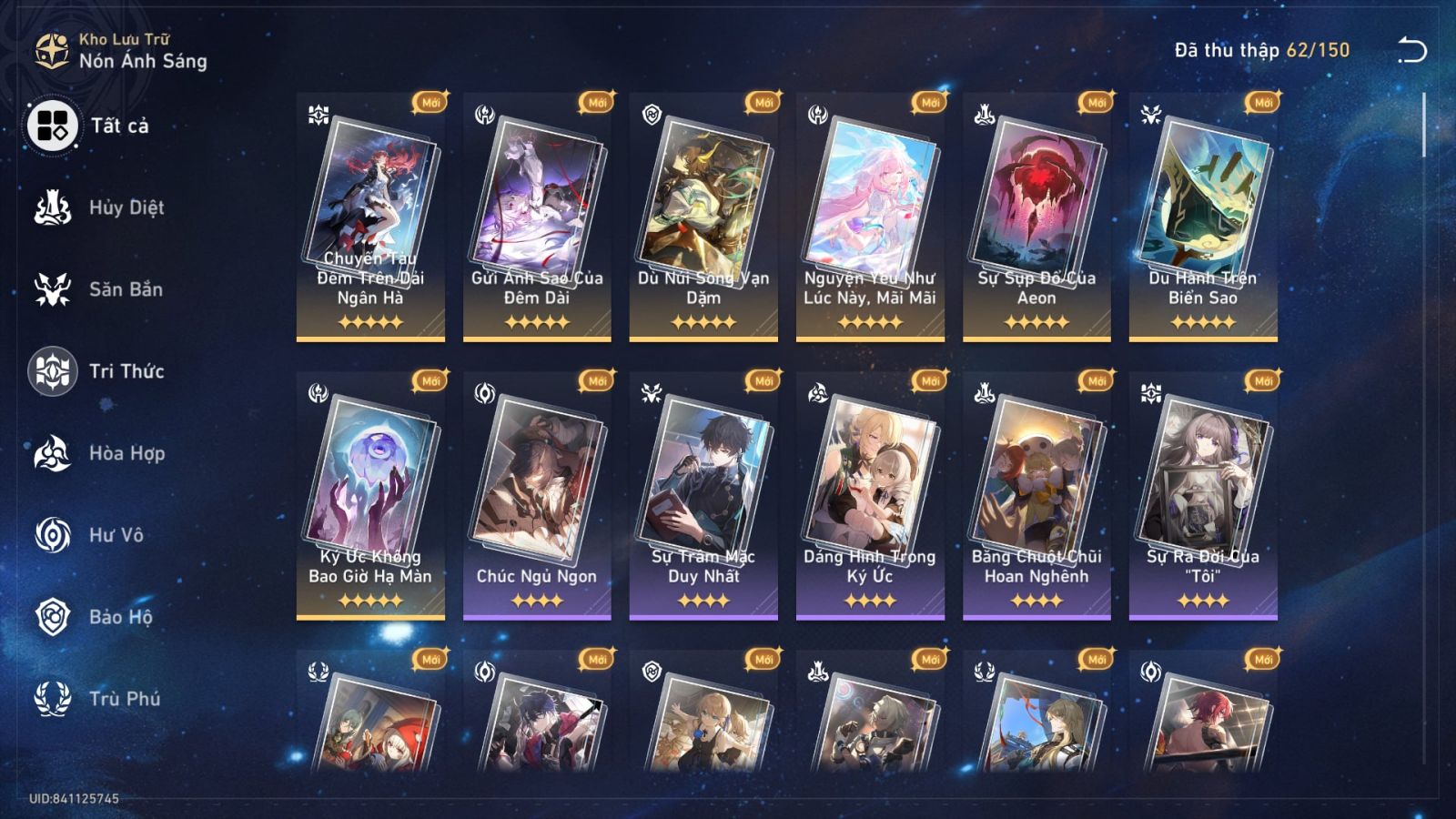
Task: Select the Săn Bắn path filter icon
Action: (52, 289)
